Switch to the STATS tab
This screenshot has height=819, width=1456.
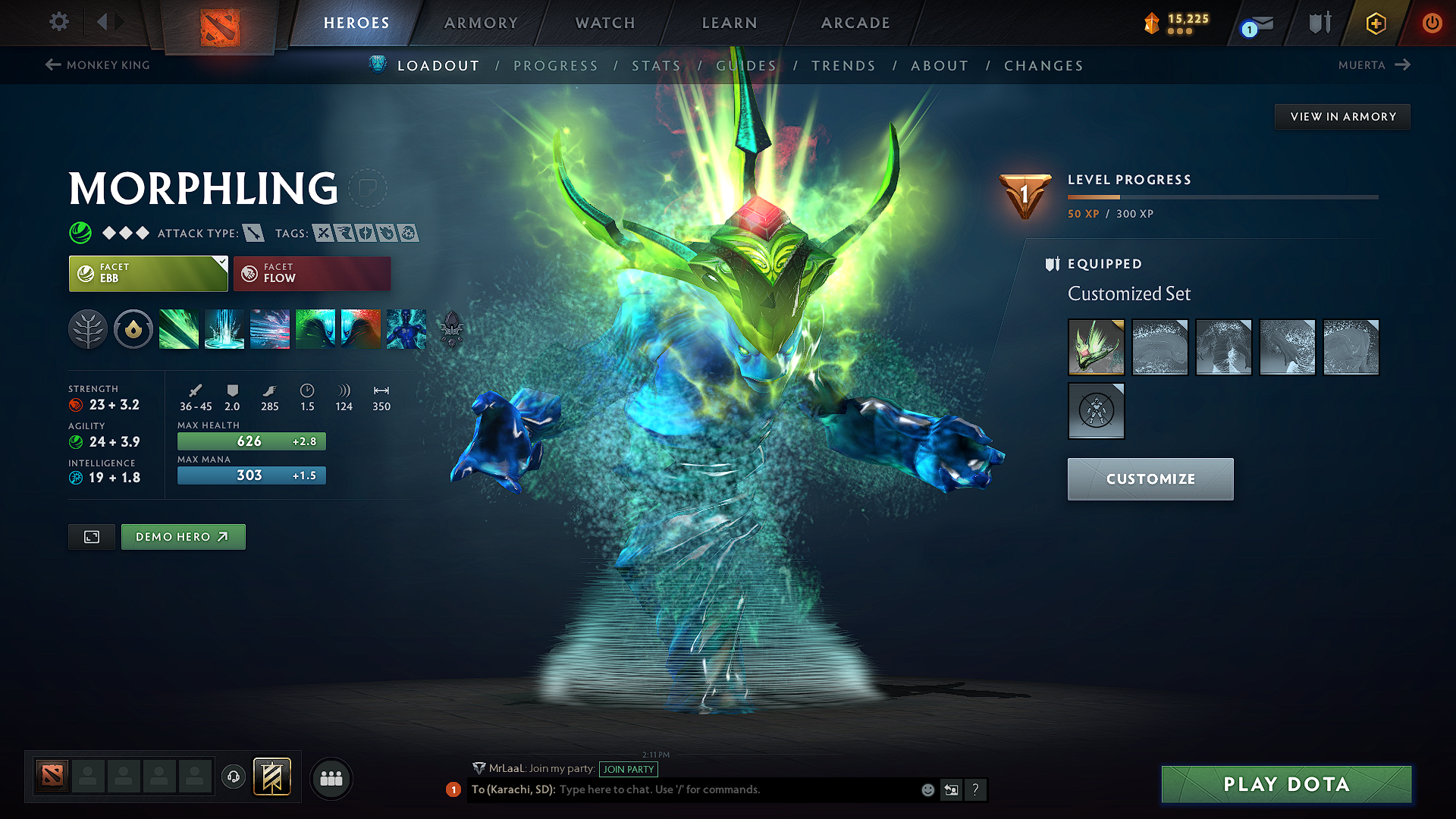point(657,65)
